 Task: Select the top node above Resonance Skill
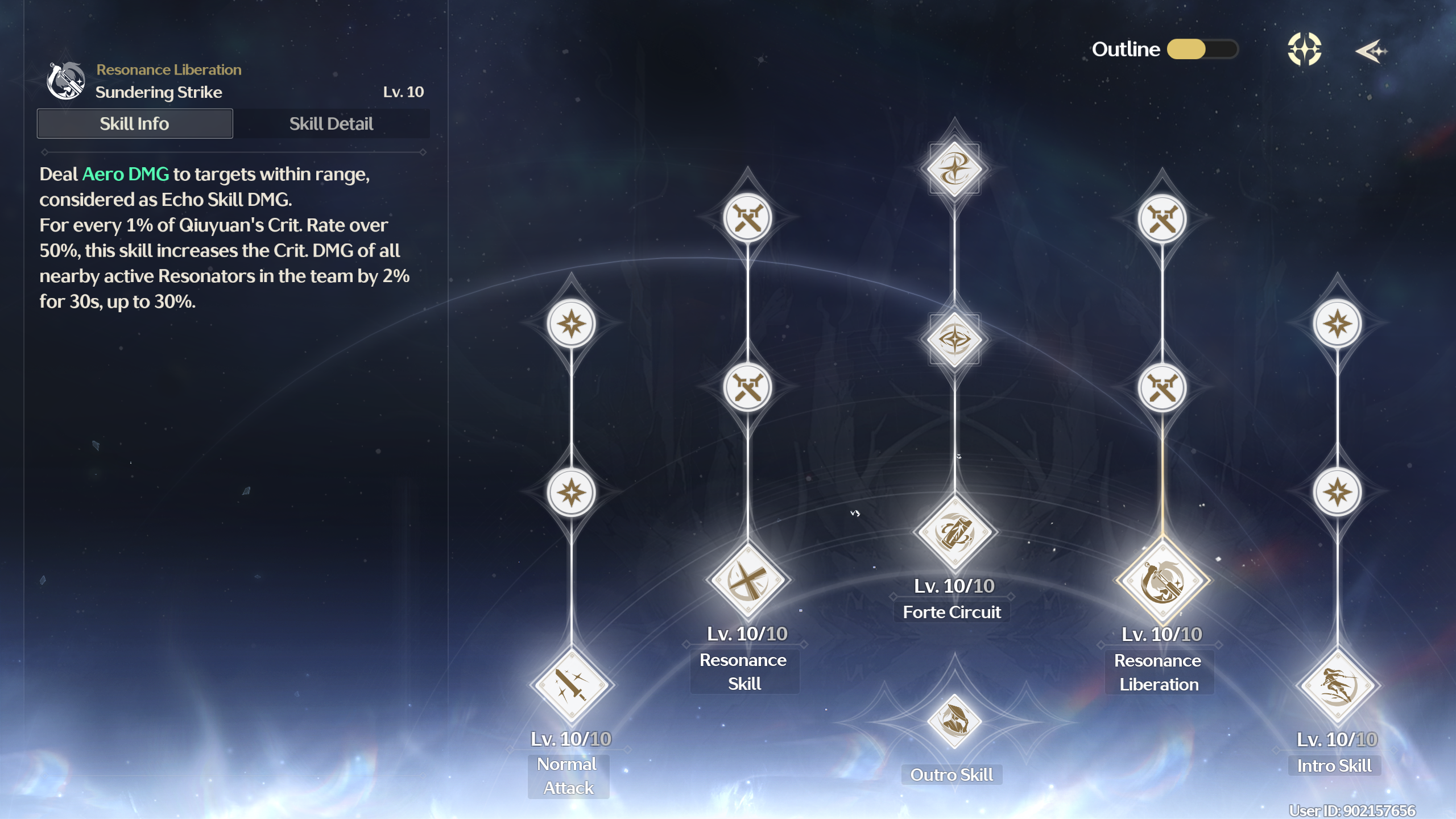747,218
